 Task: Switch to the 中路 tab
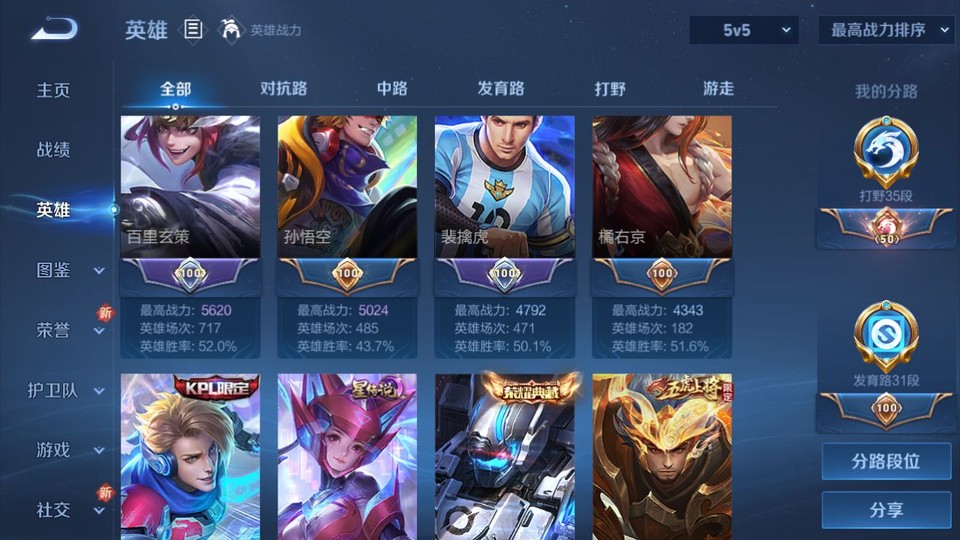392,88
